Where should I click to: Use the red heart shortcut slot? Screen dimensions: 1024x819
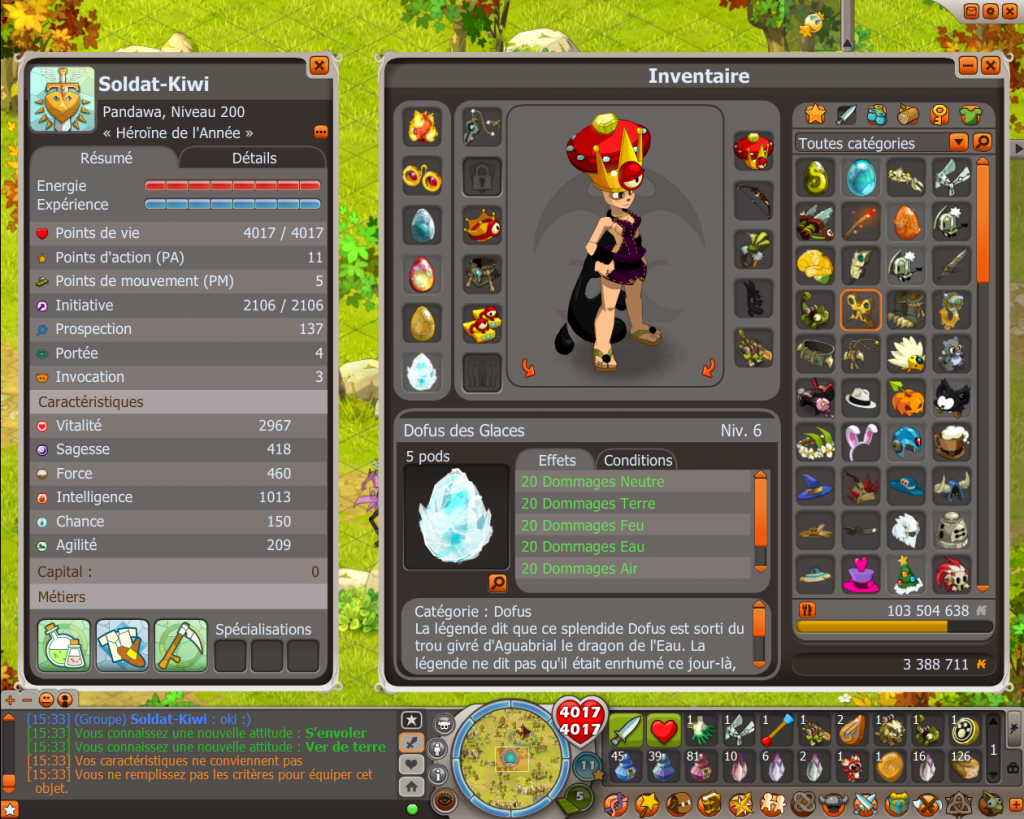664,729
